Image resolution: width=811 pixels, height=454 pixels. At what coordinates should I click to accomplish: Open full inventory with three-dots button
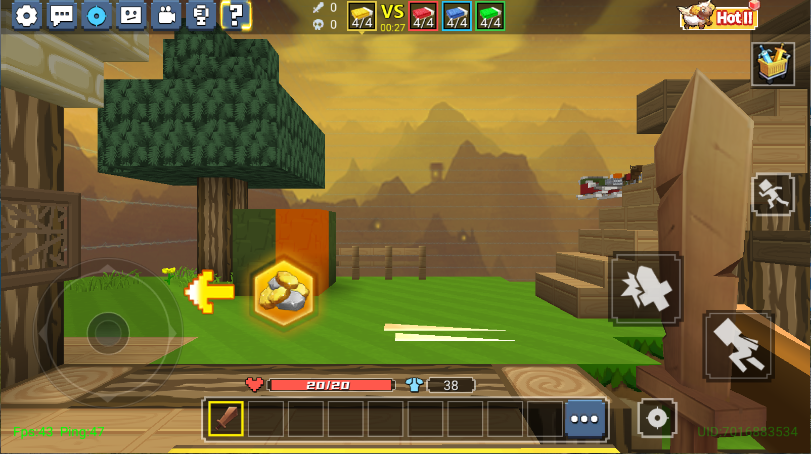[585, 419]
